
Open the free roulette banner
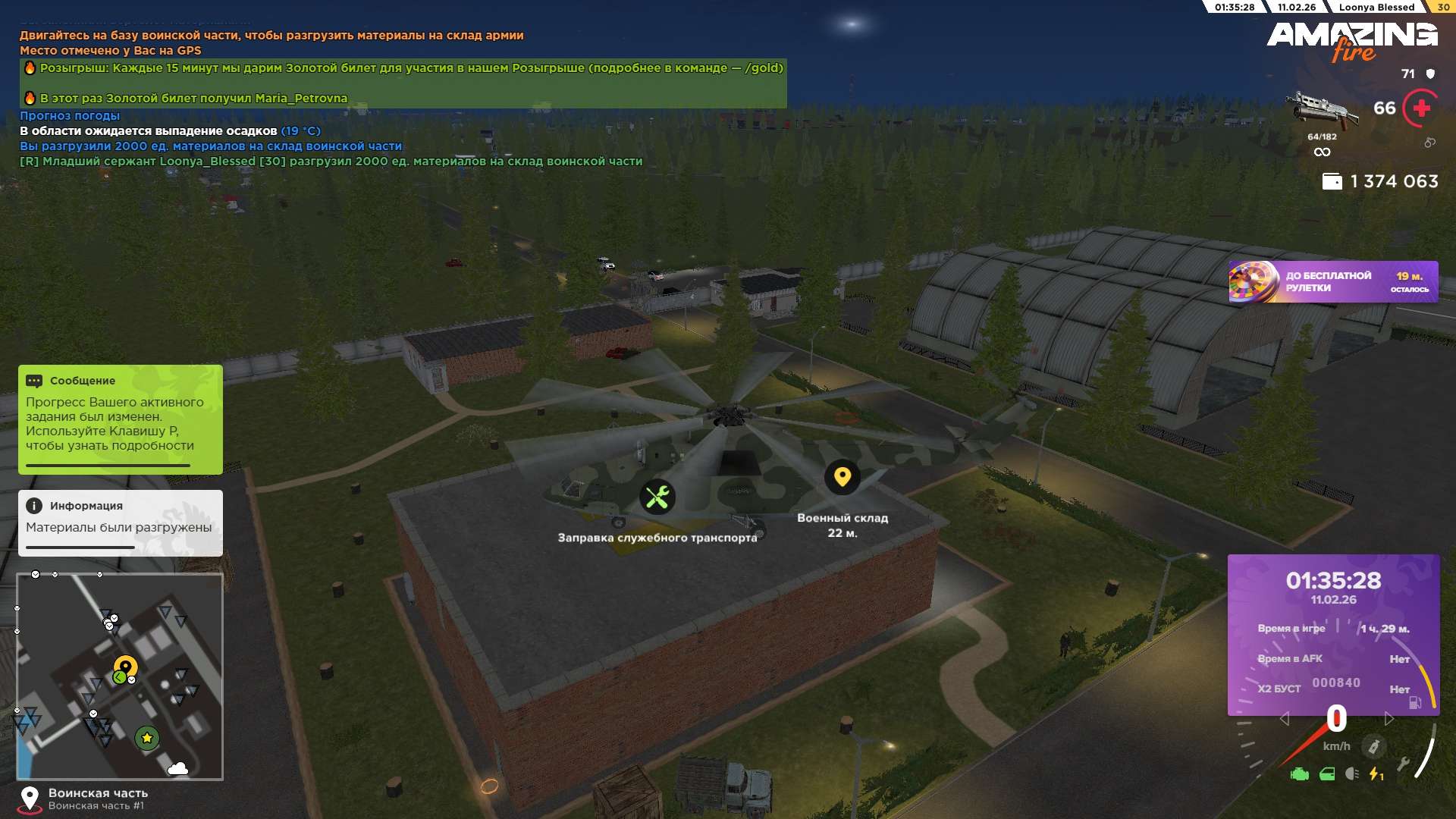coord(1332,282)
